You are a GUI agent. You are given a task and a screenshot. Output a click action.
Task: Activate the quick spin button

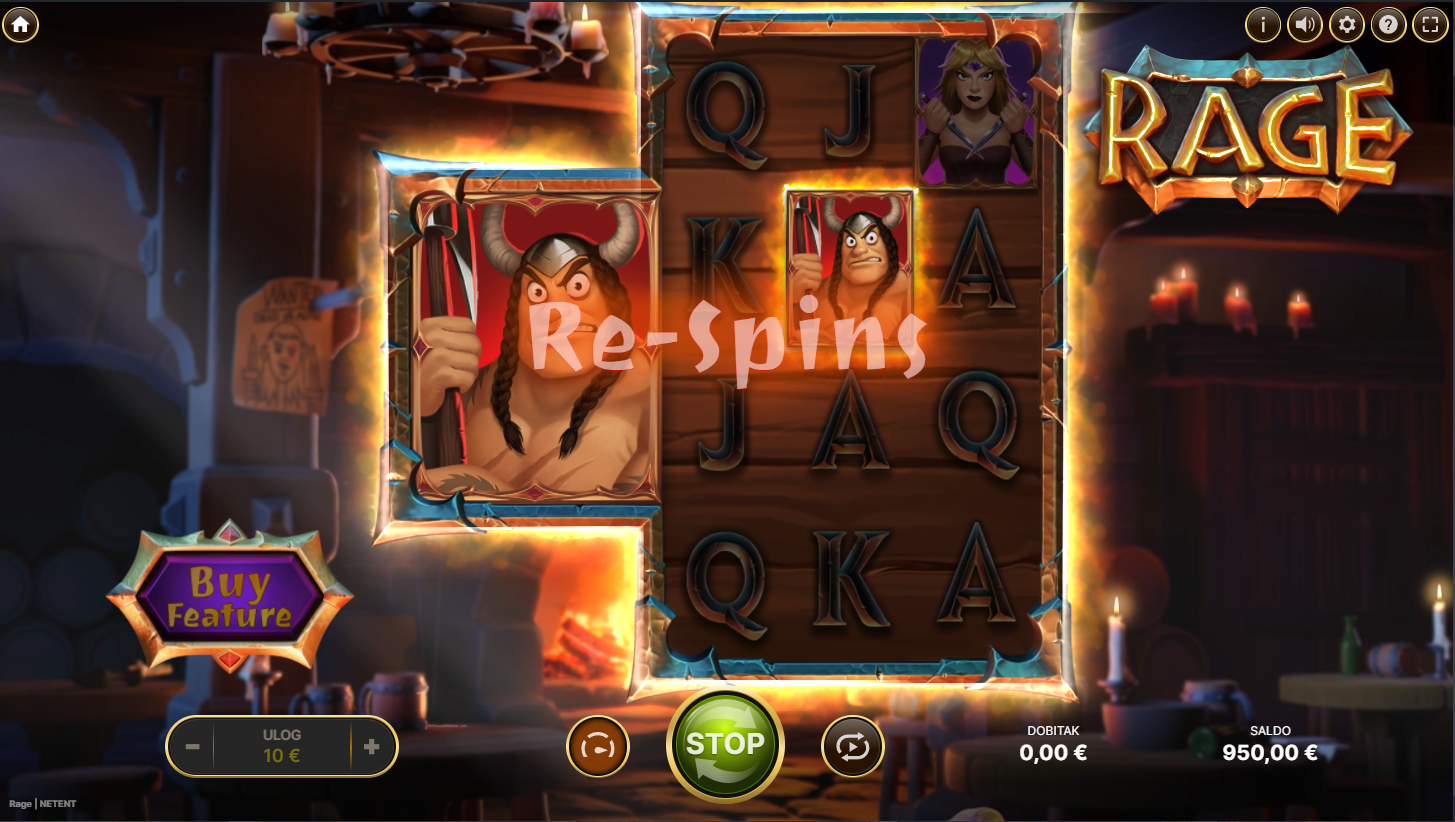point(598,746)
